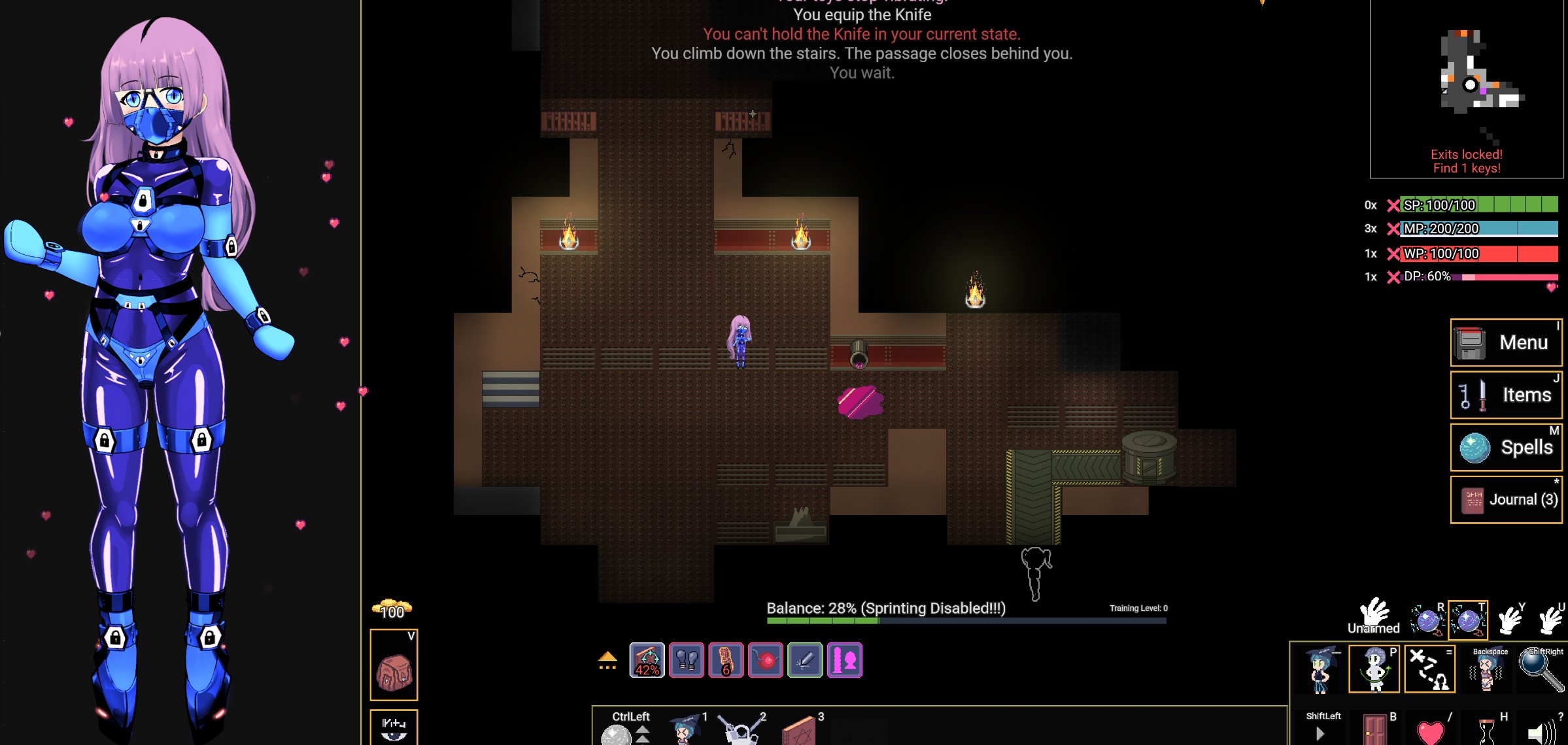The width and height of the screenshot is (1568, 745).
Task: Select the red ball gag status icon
Action: point(766,660)
